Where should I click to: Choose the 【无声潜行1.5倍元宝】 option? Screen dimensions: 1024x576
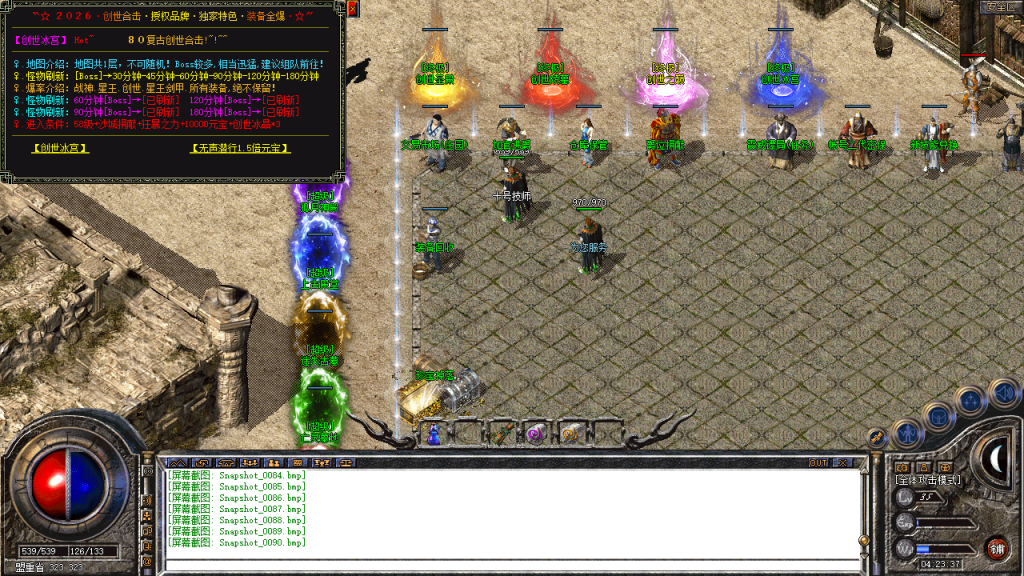(x=241, y=148)
